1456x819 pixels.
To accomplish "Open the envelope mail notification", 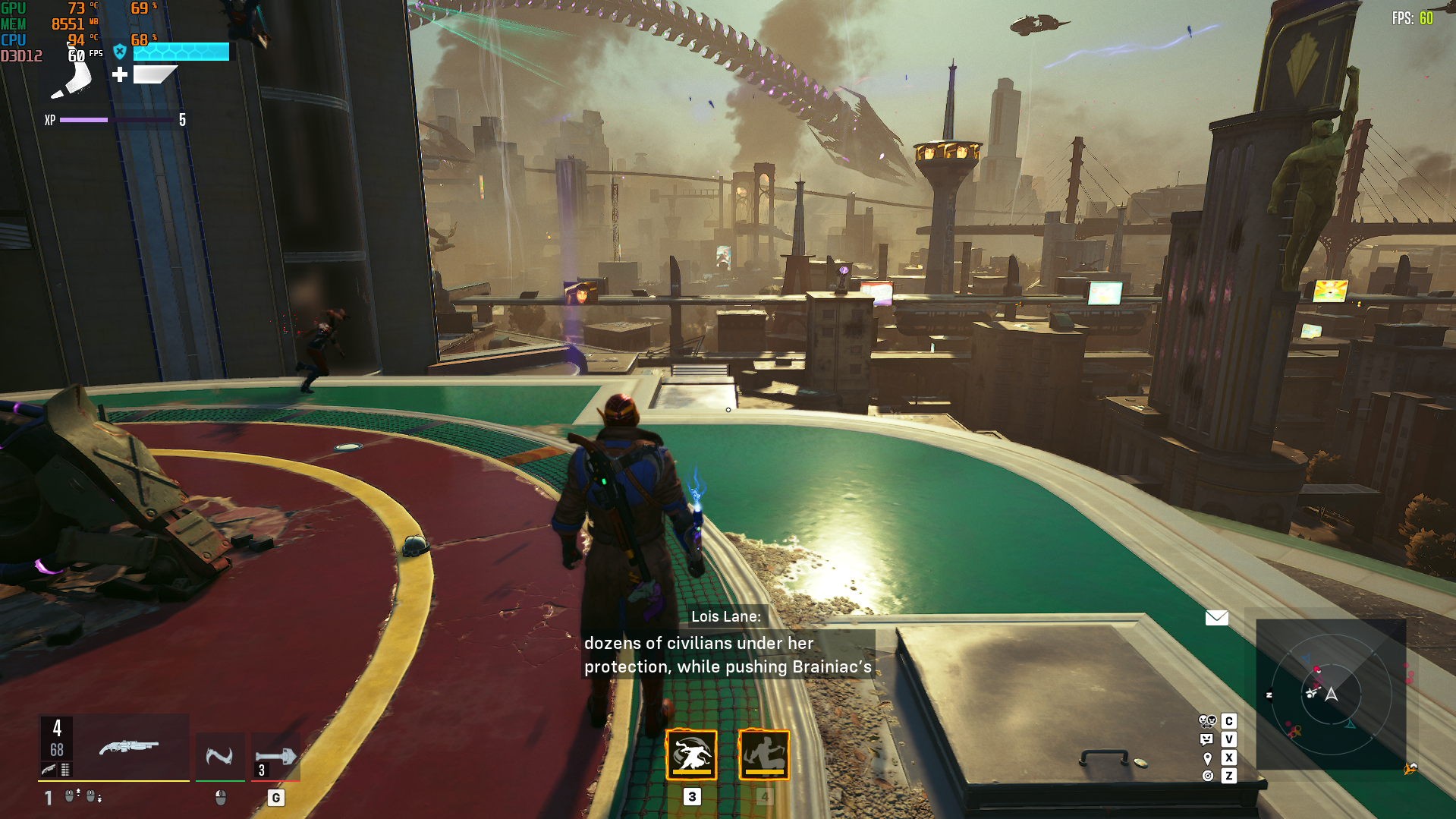I will [x=1216, y=618].
